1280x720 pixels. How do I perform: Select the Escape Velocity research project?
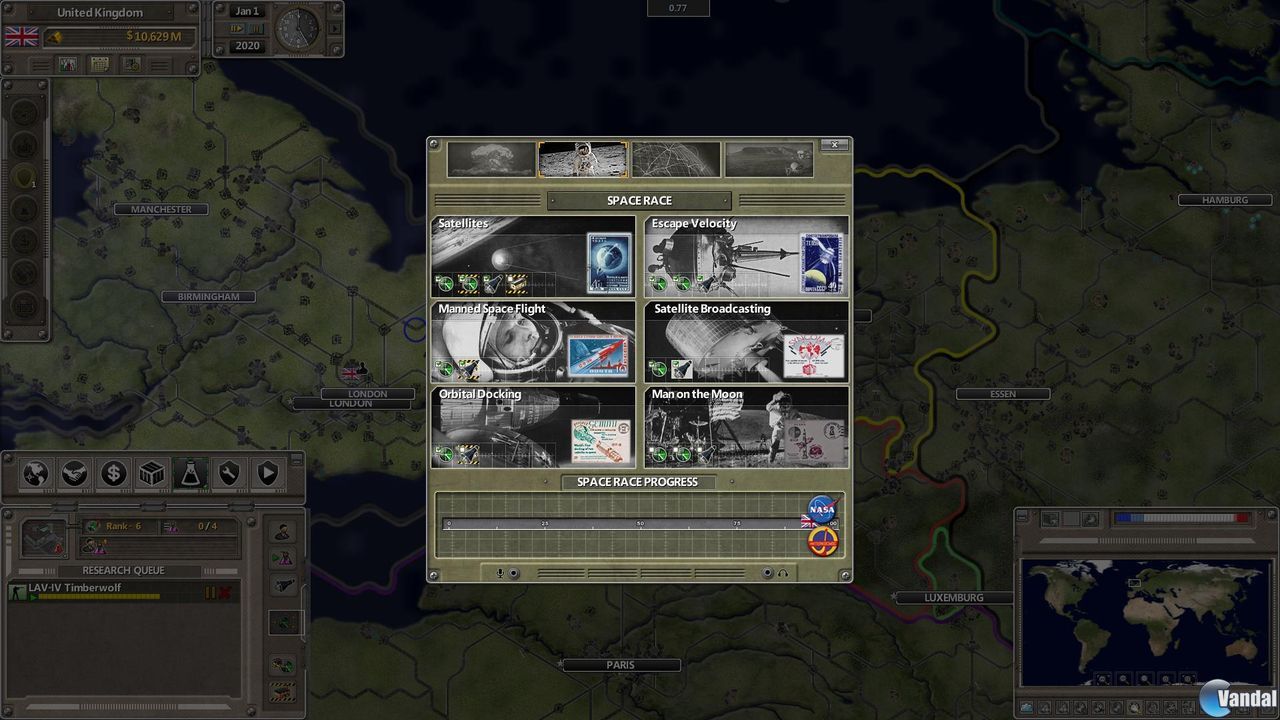[x=745, y=257]
